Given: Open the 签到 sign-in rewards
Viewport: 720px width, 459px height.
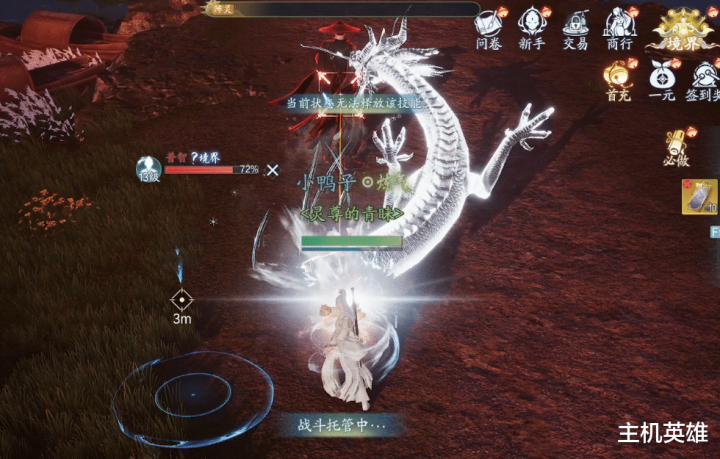Looking at the screenshot, I should (702, 79).
